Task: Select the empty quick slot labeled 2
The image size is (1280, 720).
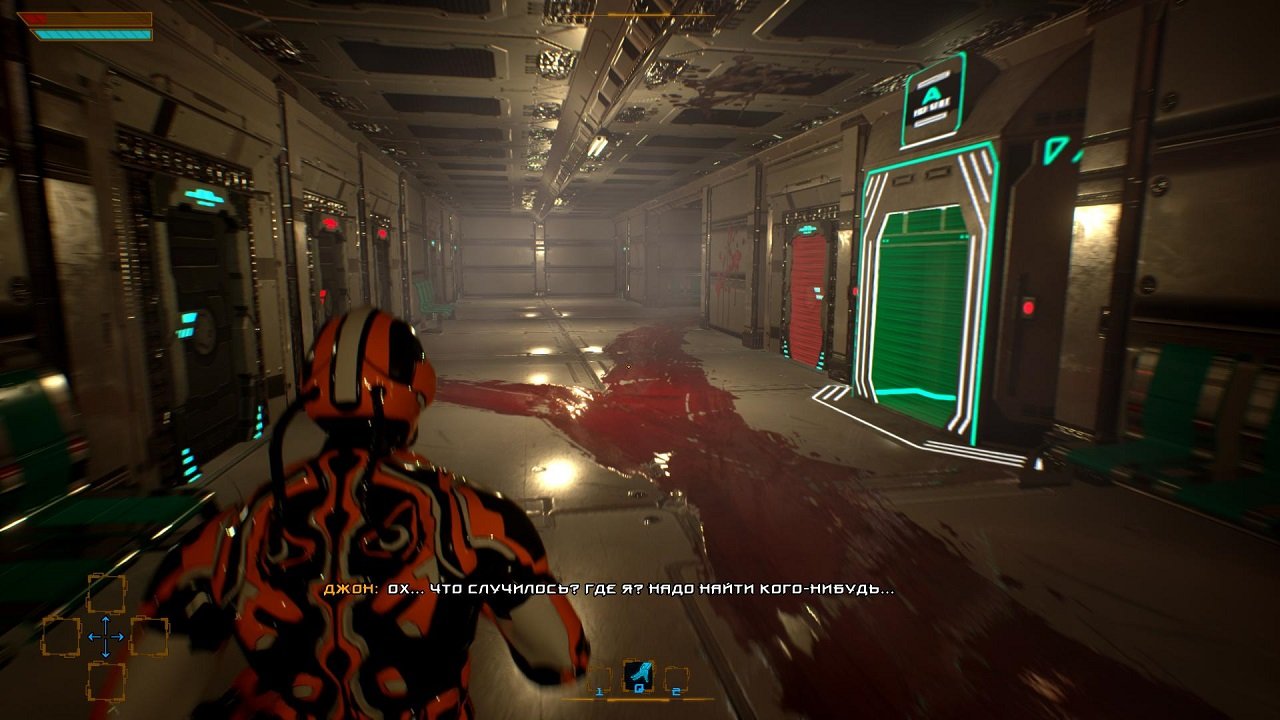Action: pyautogui.click(x=677, y=680)
